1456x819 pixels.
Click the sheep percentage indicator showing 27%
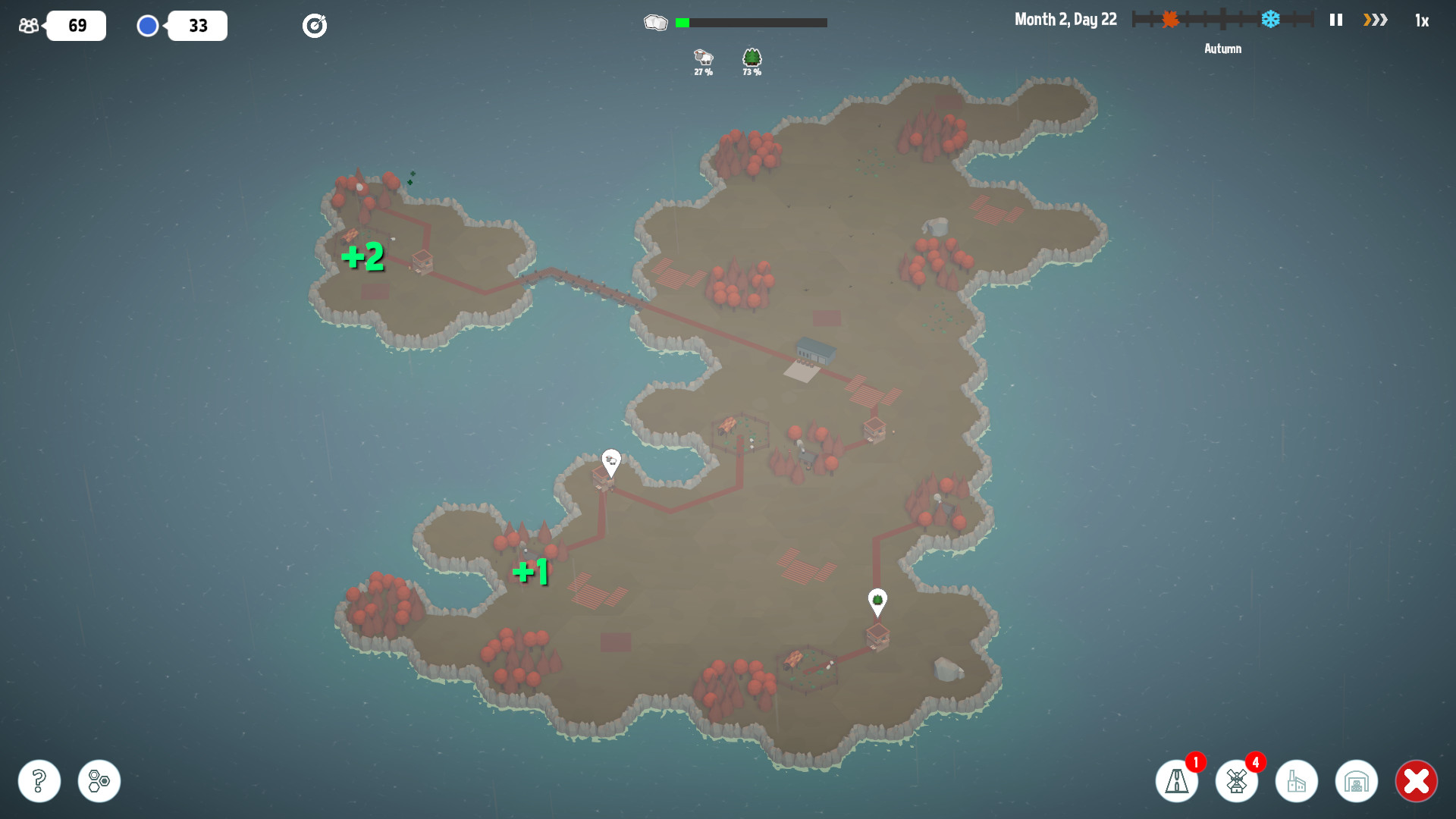tap(704, 62)
